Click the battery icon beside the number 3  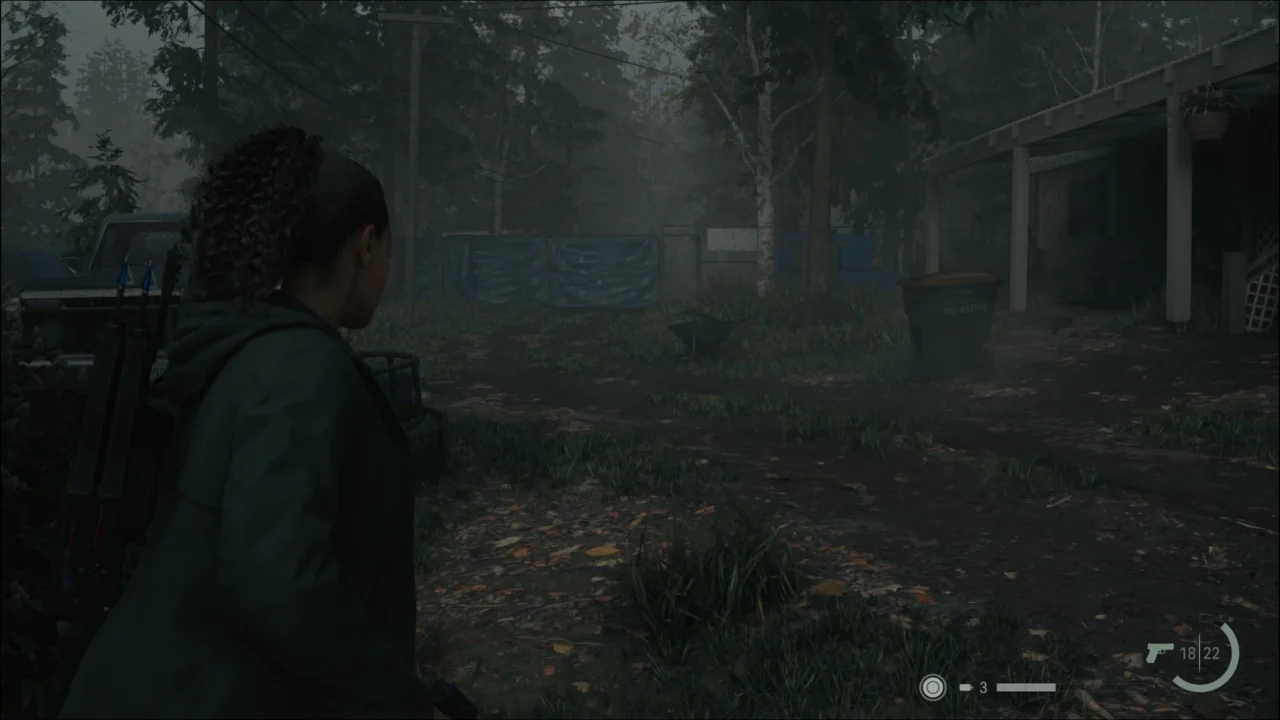pyautogui.click(x=966, y=688)
